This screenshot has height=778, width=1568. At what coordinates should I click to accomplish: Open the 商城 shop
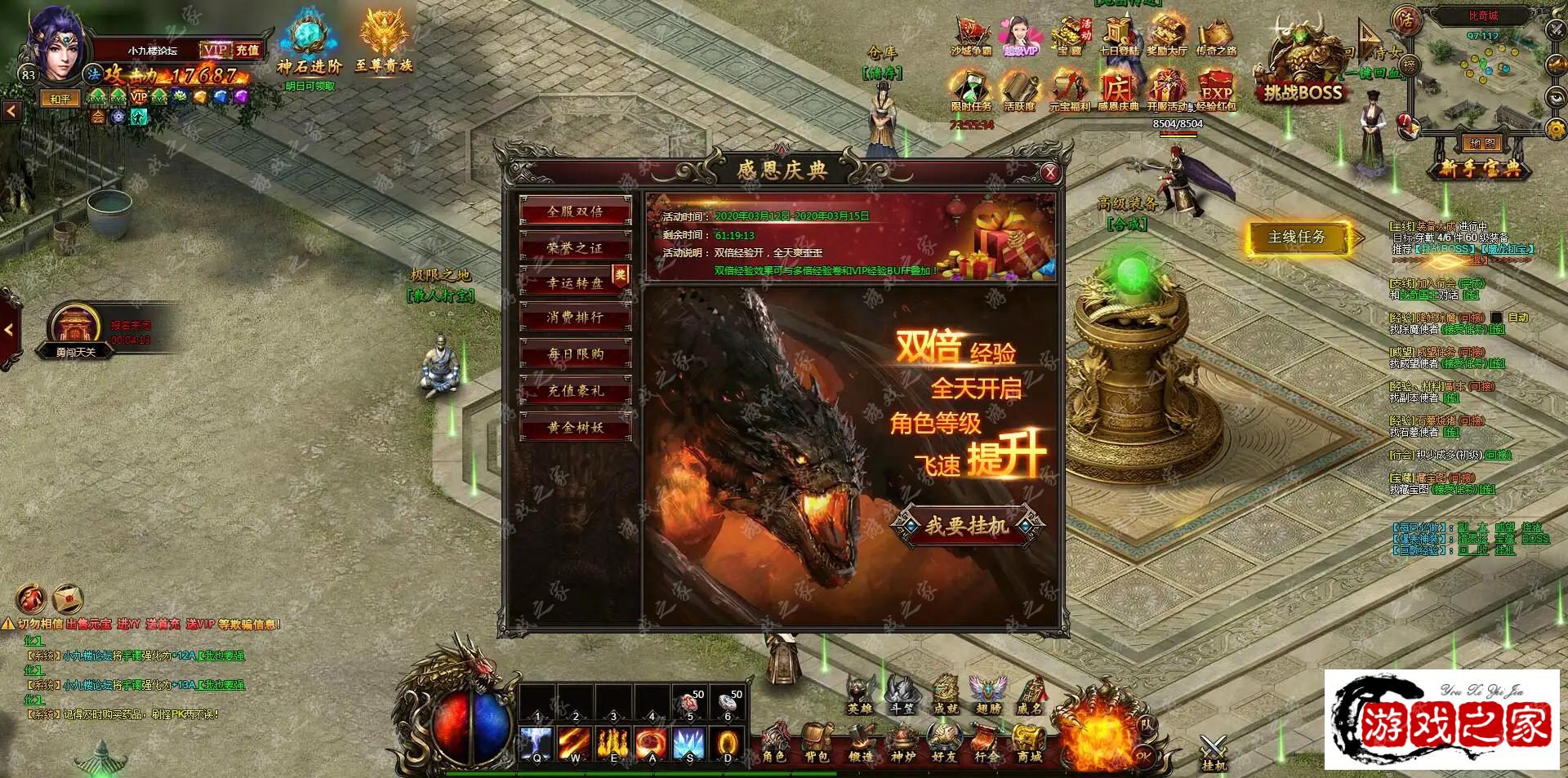tap(1029, 745)
